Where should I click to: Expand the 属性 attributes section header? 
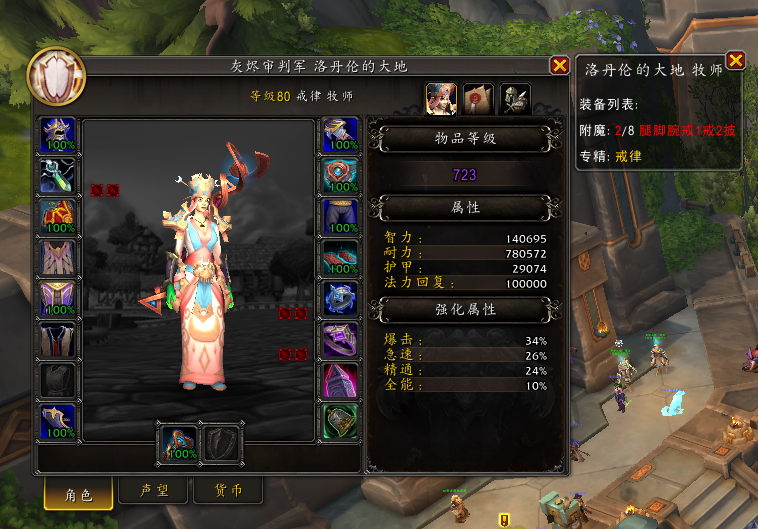coord(460,207)
